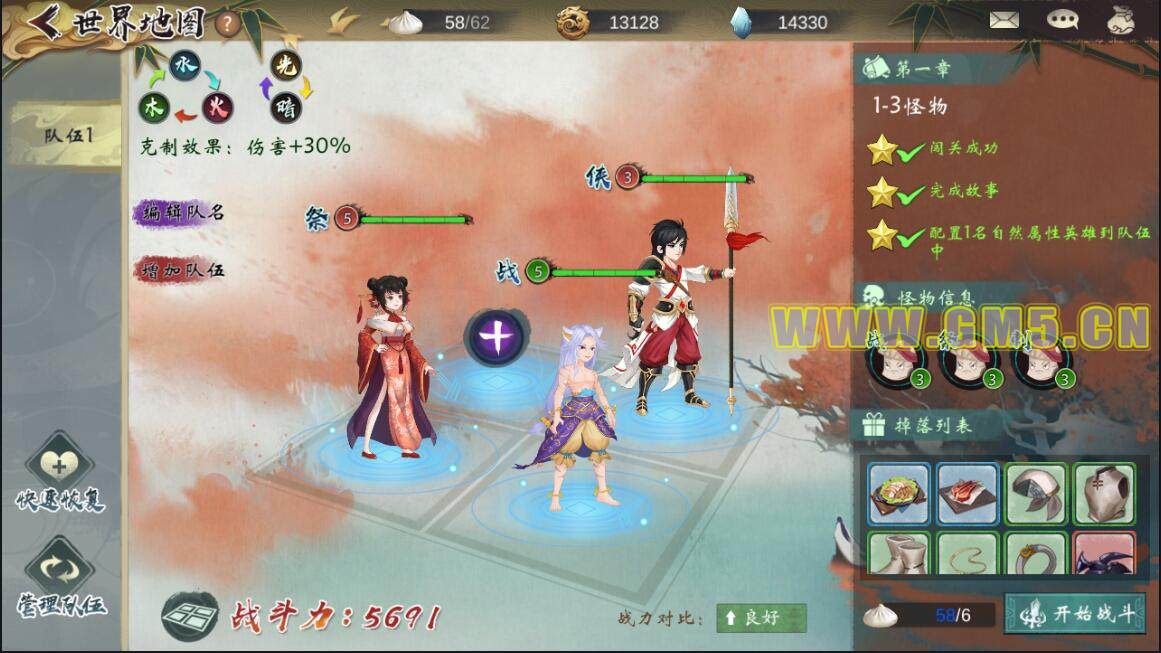The width and height of the screenshot is (1161, 653).
Task: View the headscarf drop item
Action: (1036, 494)
